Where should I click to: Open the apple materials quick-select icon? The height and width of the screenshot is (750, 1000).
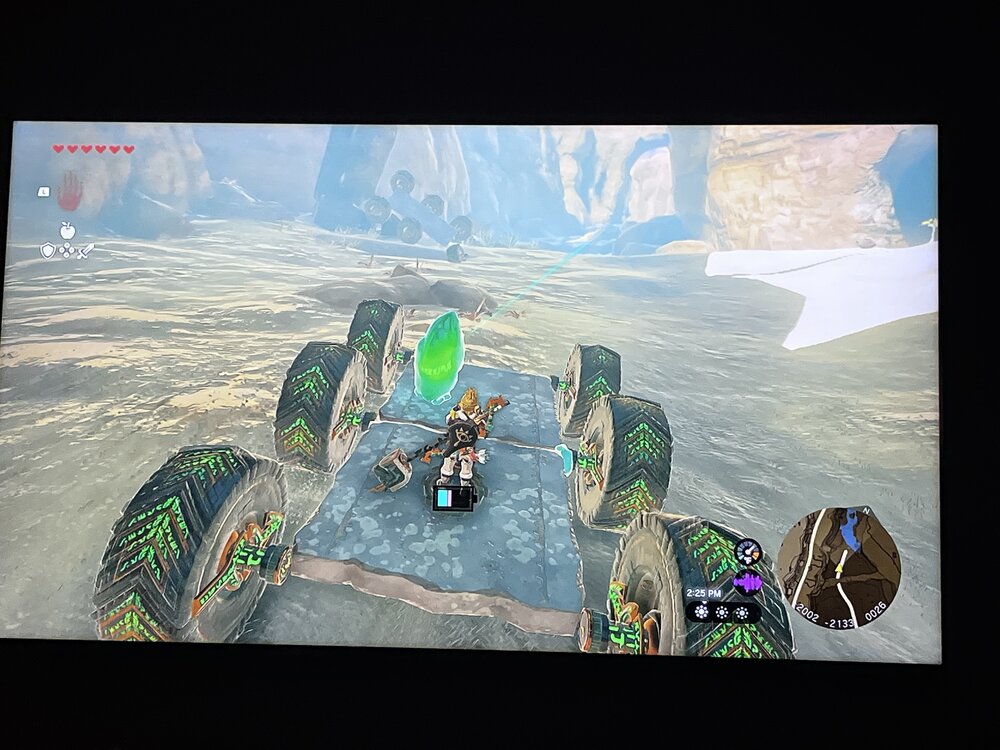[x=67, y=230]
